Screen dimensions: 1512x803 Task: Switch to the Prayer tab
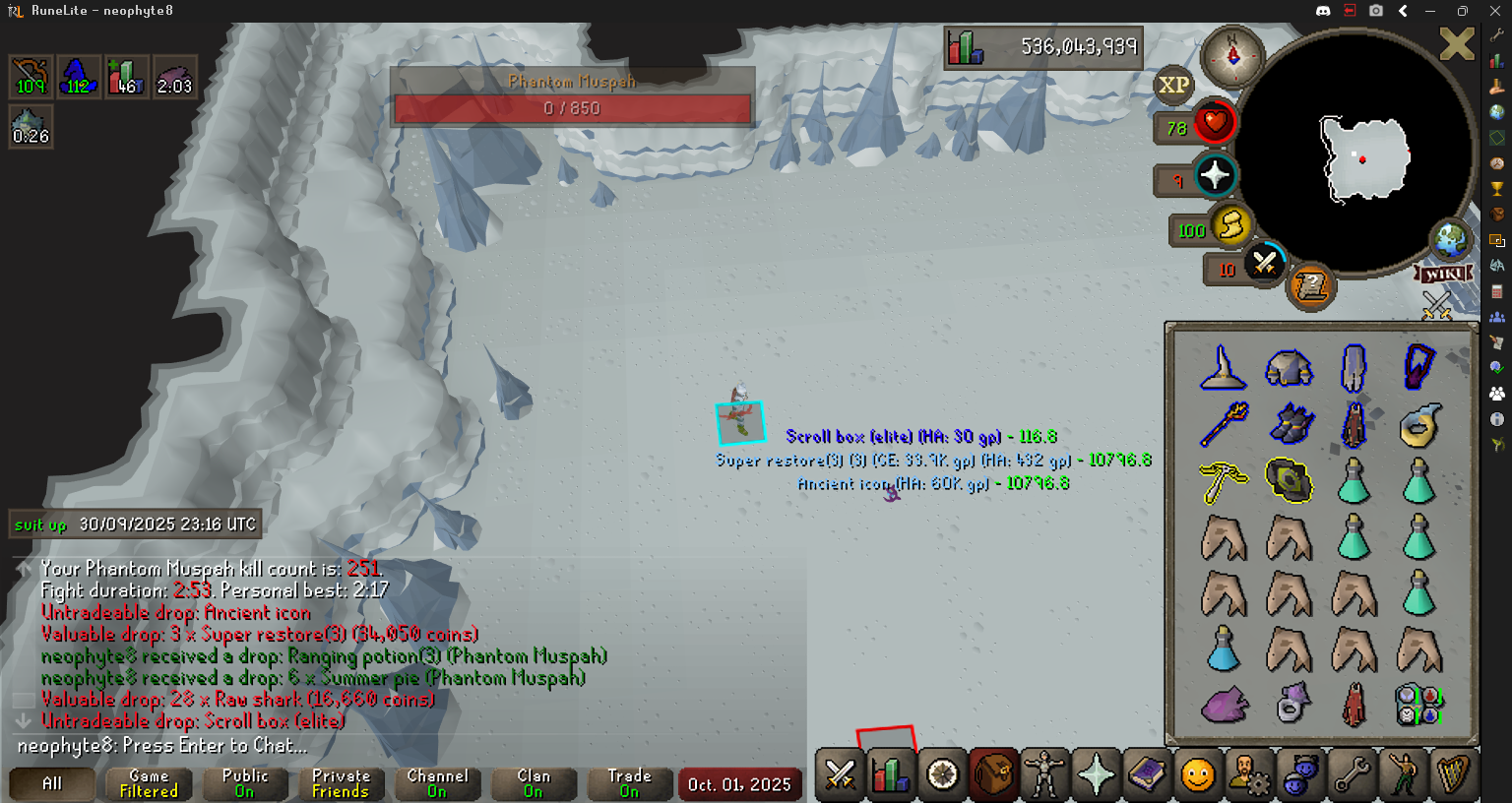[x=1096, y=775]
